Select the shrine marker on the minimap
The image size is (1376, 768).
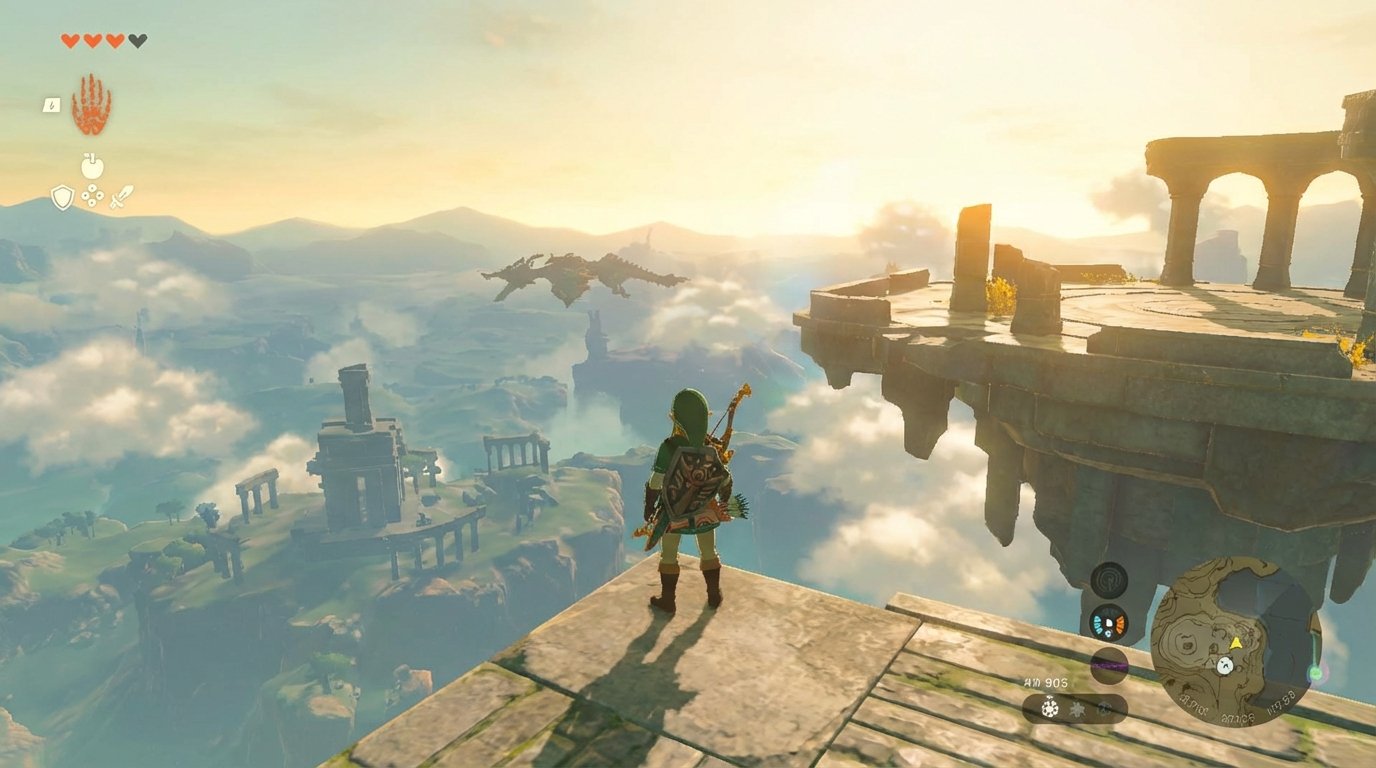click(1225, 666)
